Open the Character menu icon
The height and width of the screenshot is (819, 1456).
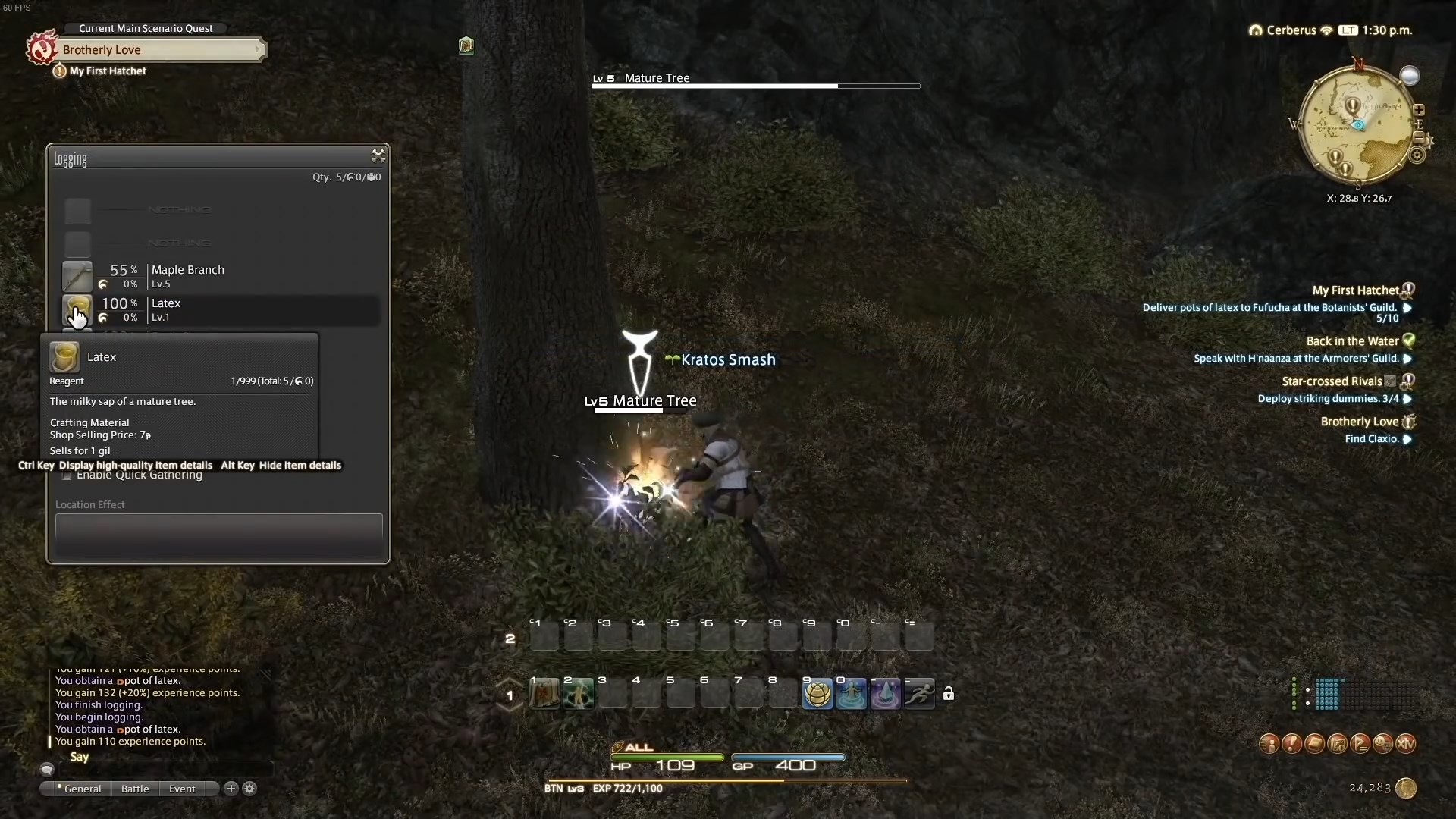click(x=1269, y=744)
